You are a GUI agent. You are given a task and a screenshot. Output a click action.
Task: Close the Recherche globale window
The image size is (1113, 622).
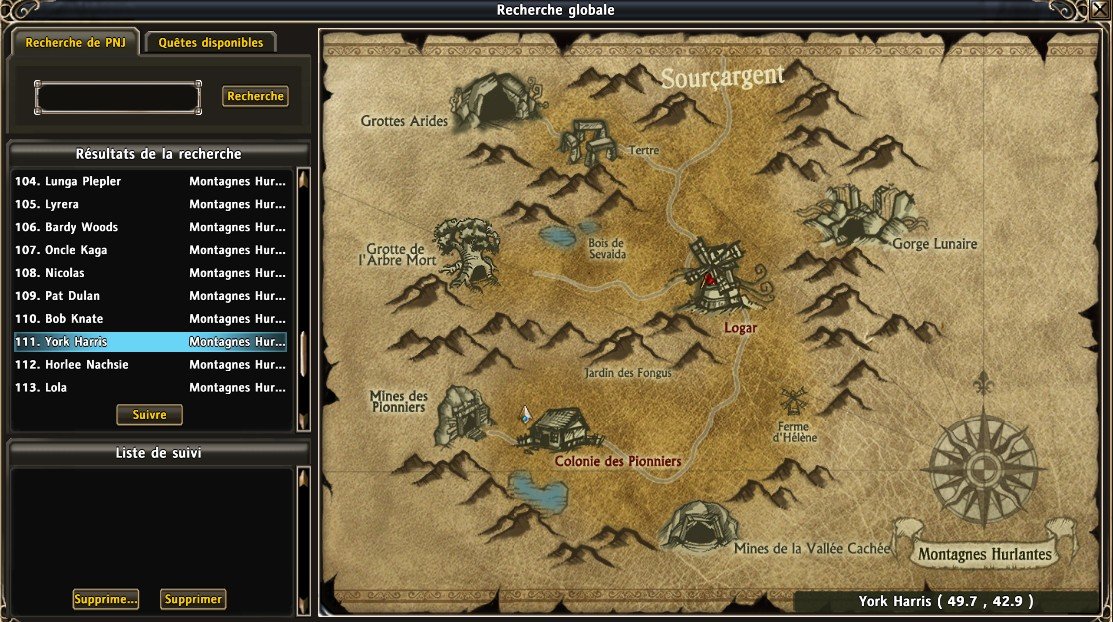(x=1101, y=10)
